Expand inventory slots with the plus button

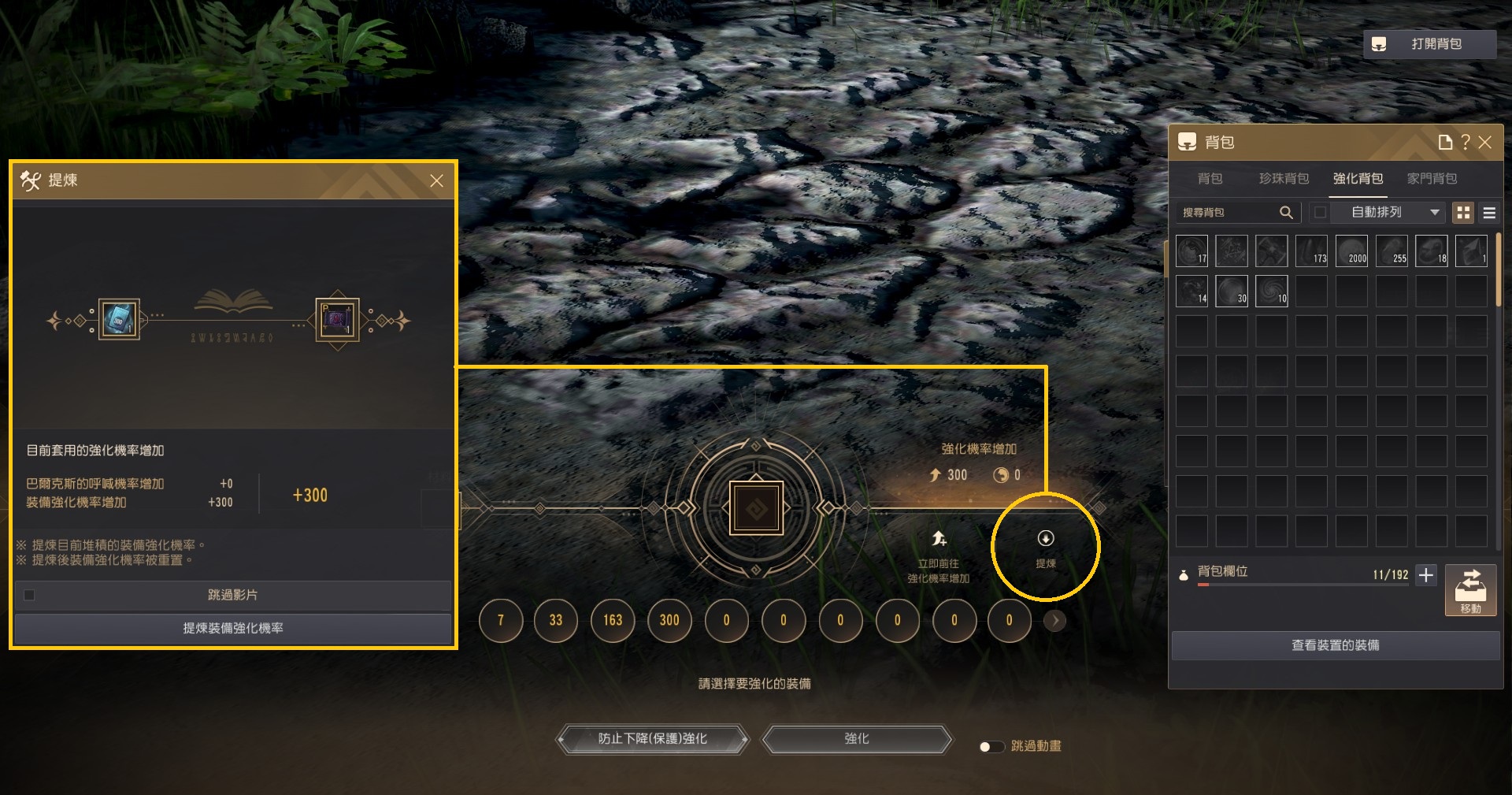pyautogui.click(x=1426, y=575)
